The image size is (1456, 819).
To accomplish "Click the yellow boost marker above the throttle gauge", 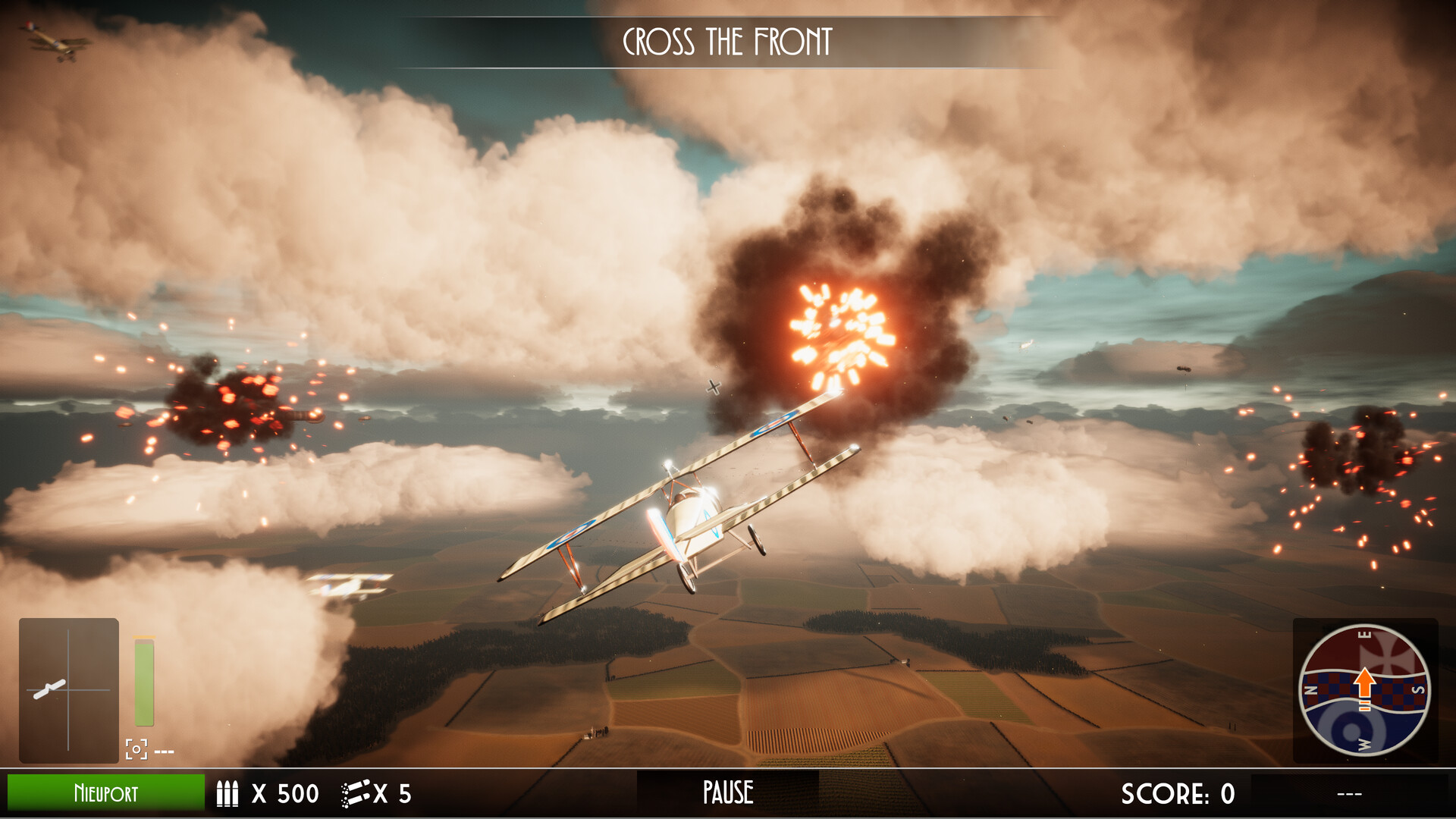I will click(144, 638).
